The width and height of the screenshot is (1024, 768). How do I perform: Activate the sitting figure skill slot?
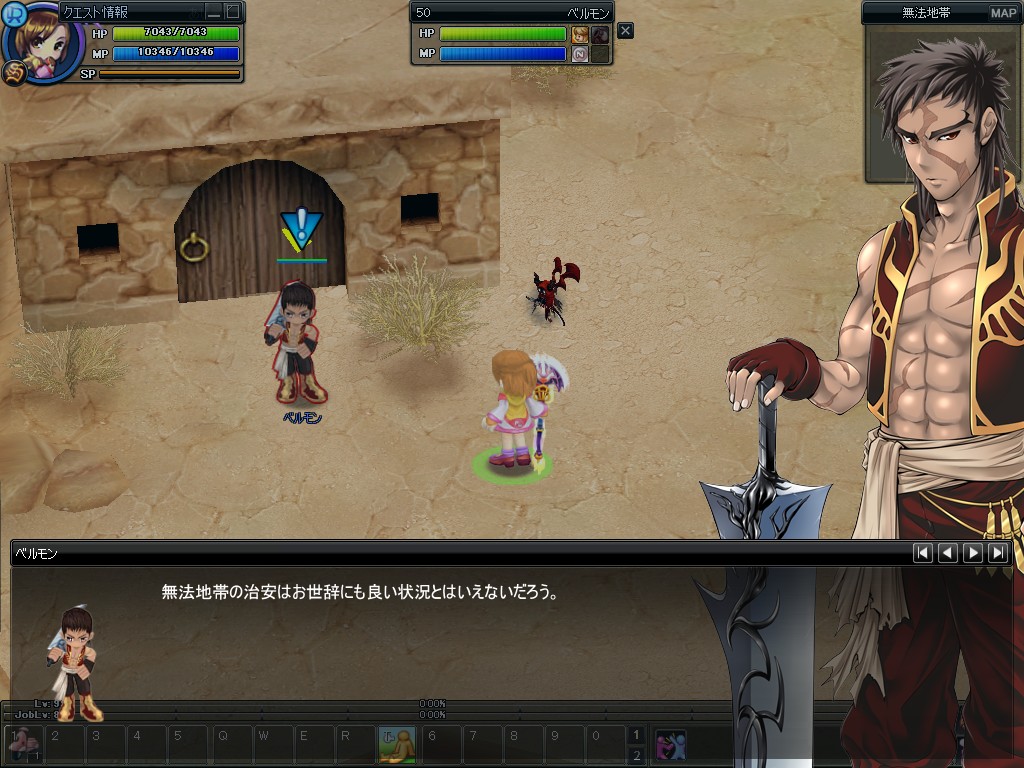click(x=397, y=745)
